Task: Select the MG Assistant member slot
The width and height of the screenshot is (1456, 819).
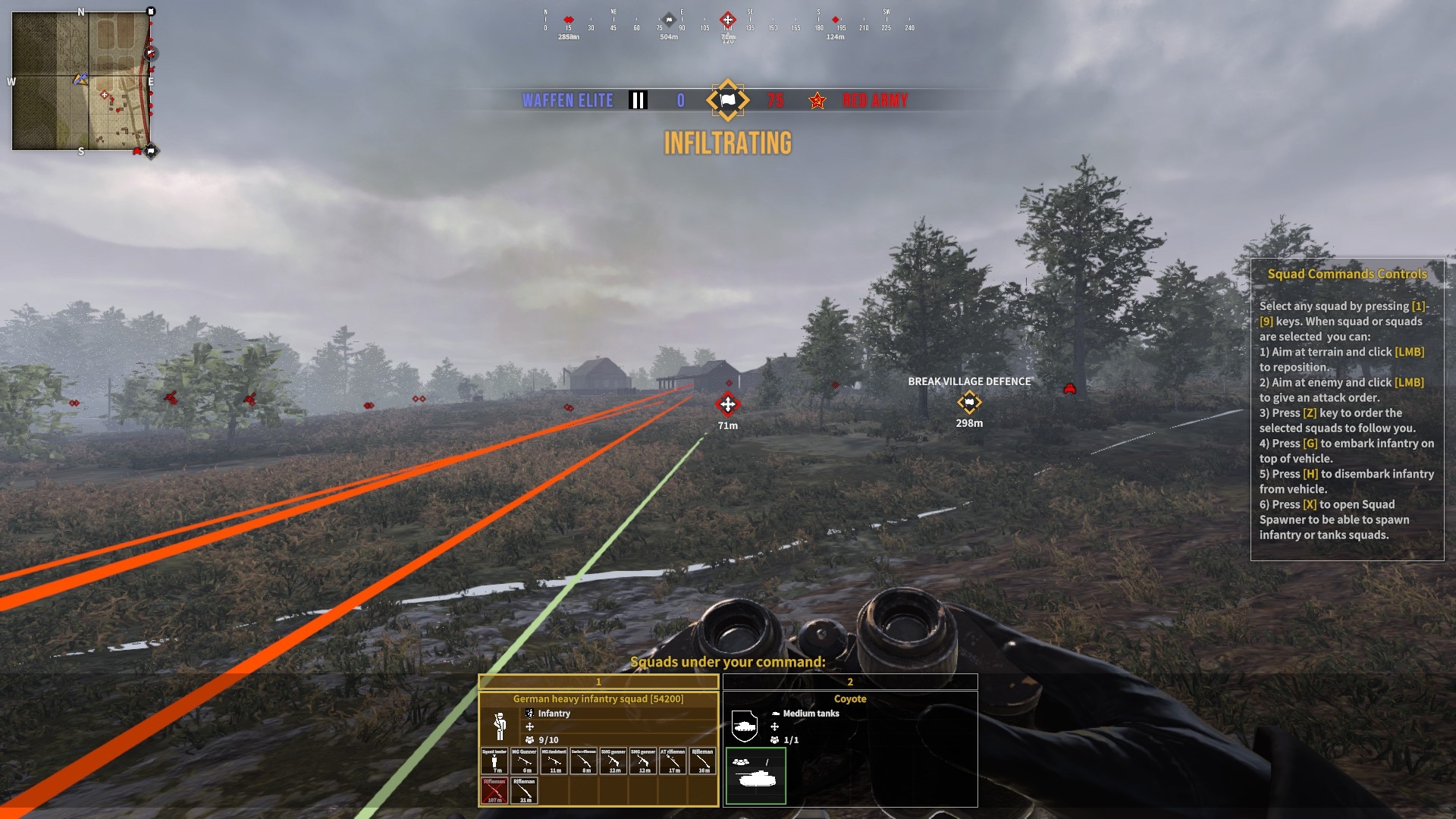Action: 554,761
